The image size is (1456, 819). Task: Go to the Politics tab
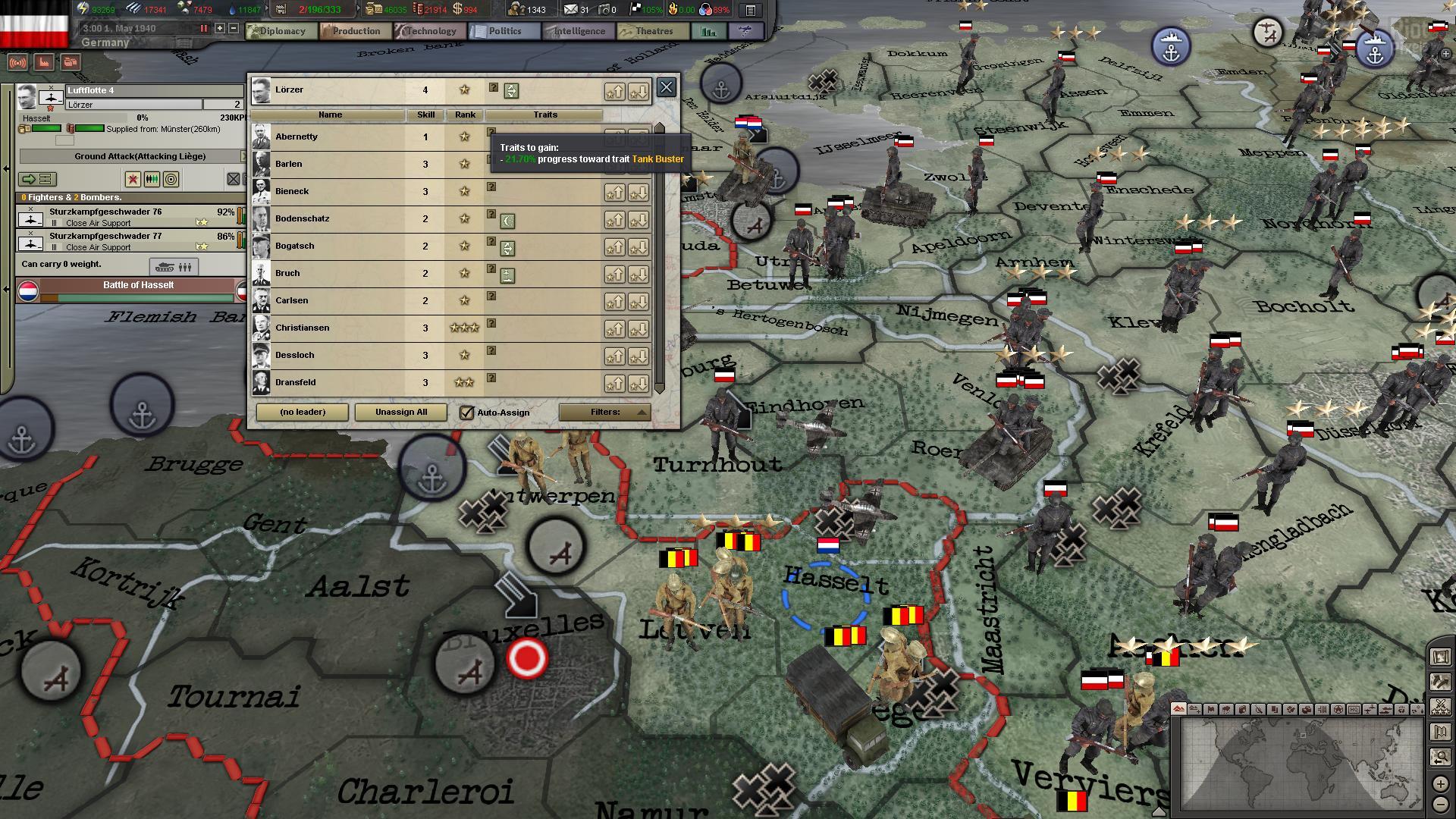click(504, 31)
